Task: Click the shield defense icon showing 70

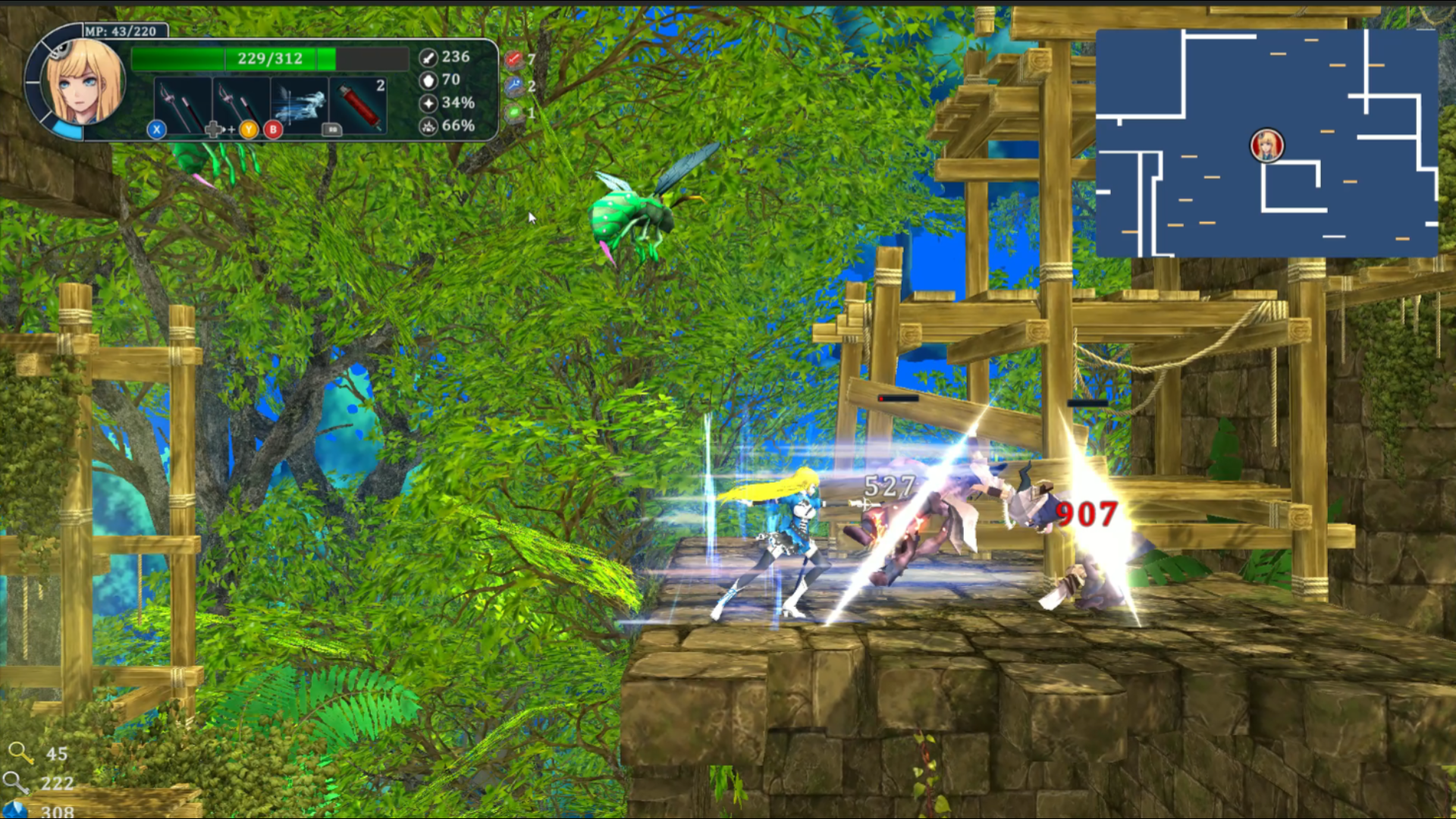Action: point(428,79)
